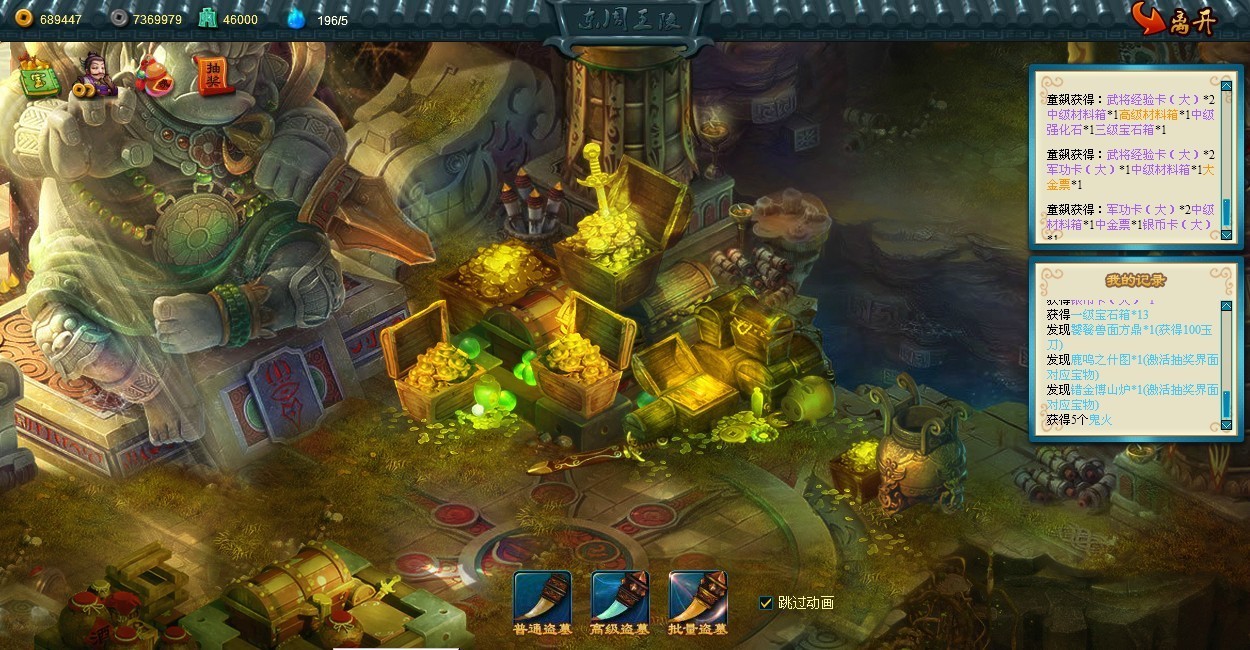The image size is (1250, 650).
Task: Activate 批量盗墓 batch raid
Action: pyautogui.click(x=697, y=597)
